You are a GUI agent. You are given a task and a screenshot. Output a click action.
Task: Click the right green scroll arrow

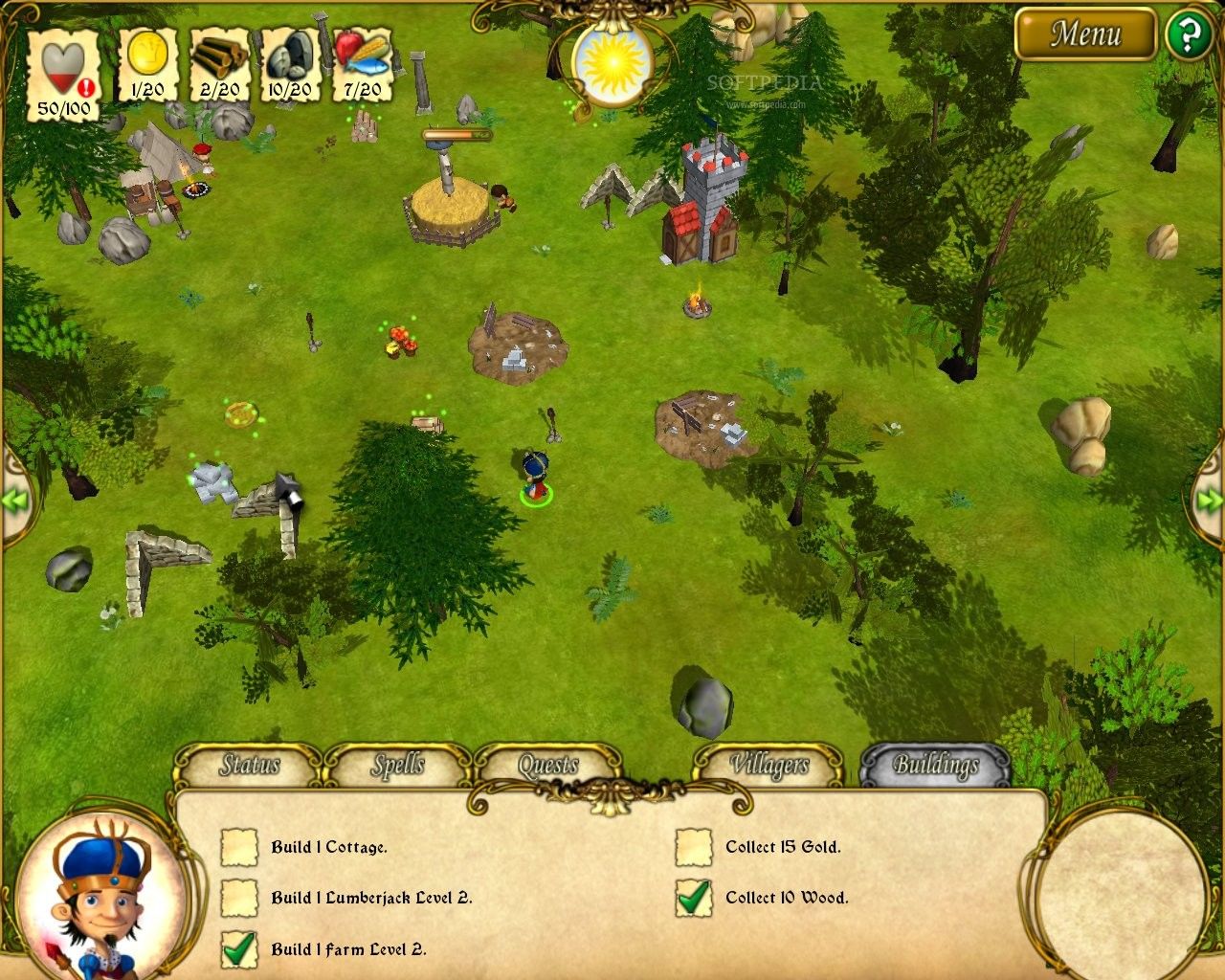click(x=1210, y=500)
